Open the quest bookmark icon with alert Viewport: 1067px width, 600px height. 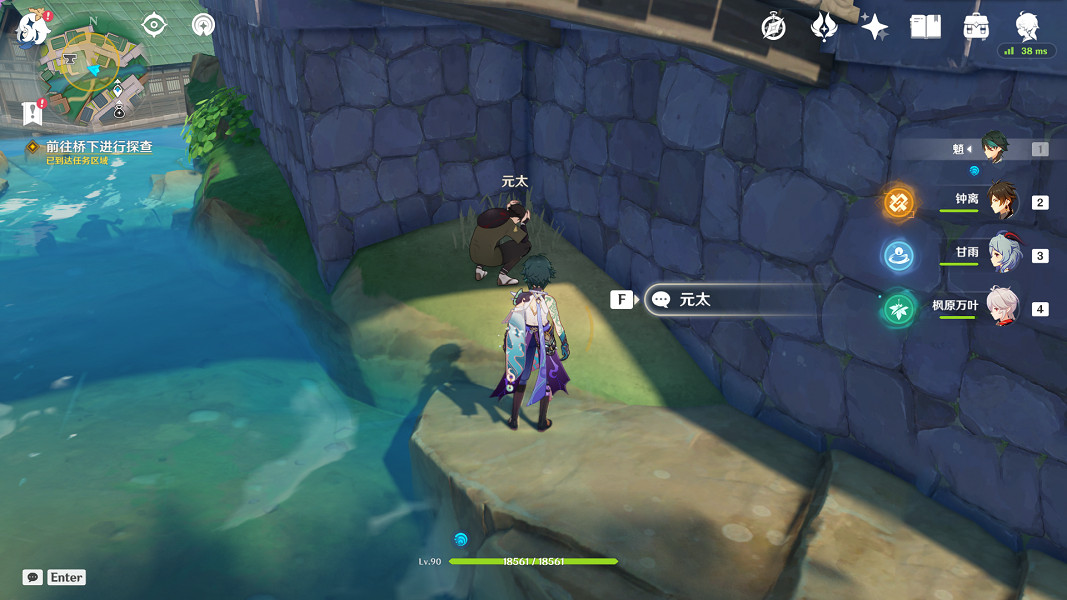point(32,111)
